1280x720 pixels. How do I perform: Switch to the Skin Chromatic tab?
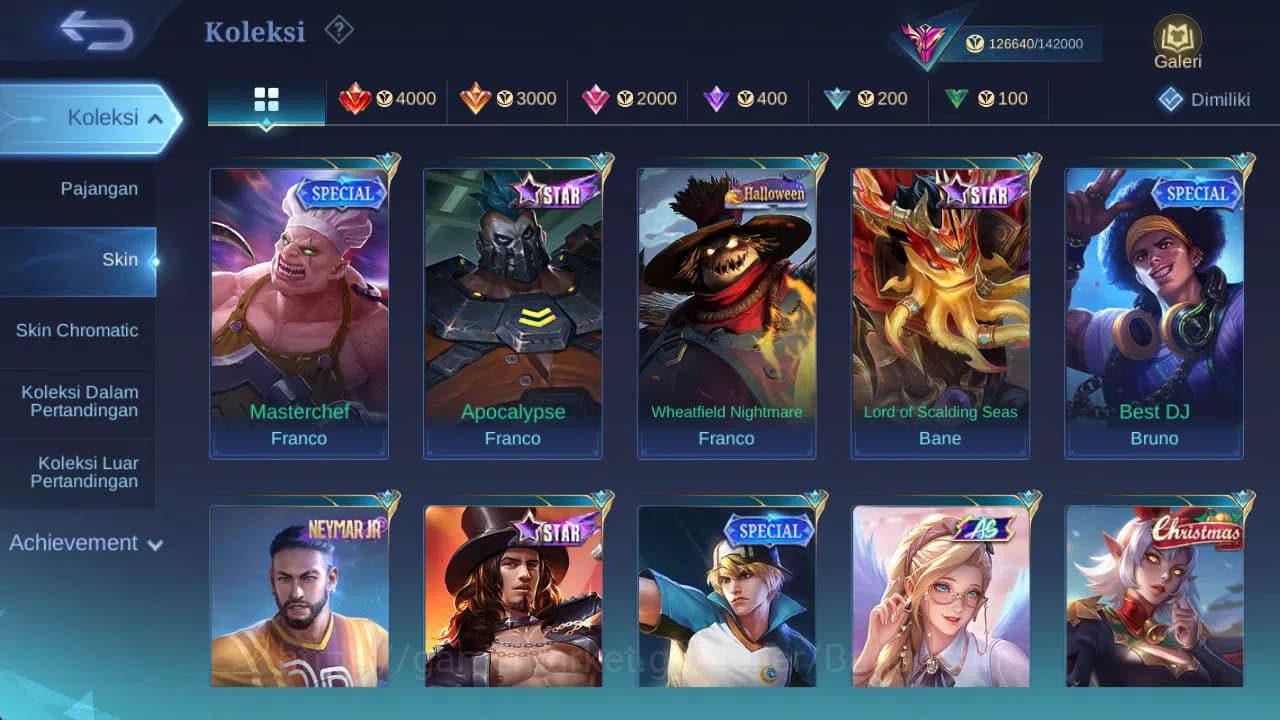coord(78,330)
